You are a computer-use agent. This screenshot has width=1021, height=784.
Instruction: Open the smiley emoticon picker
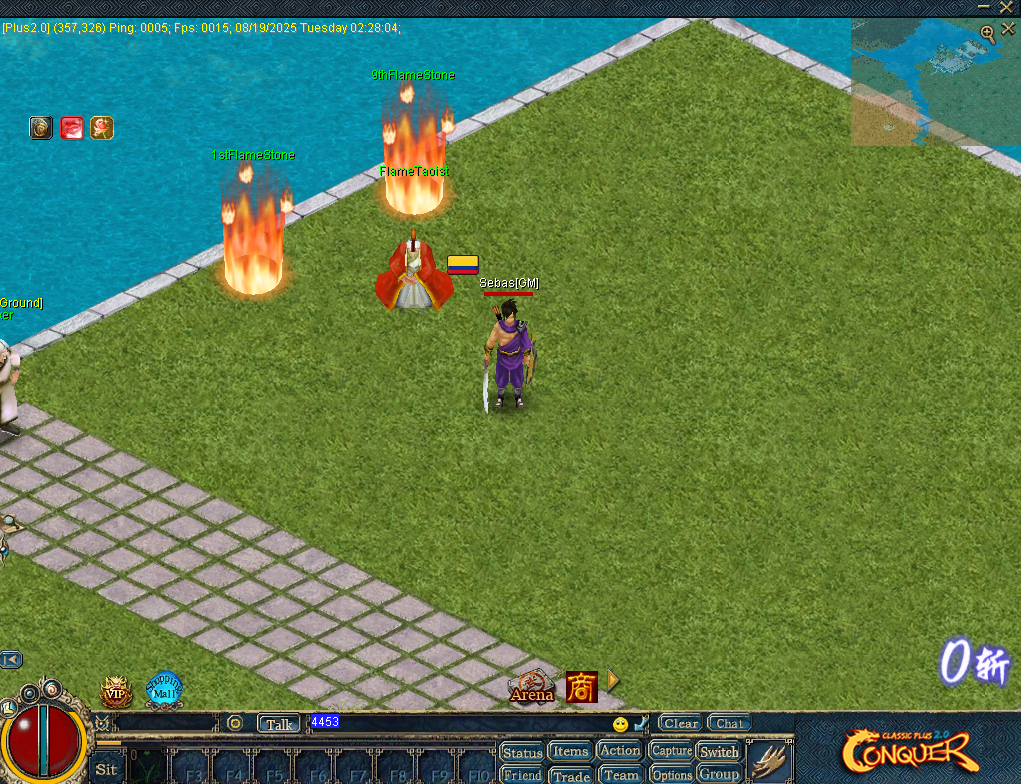tap(620, 724)
